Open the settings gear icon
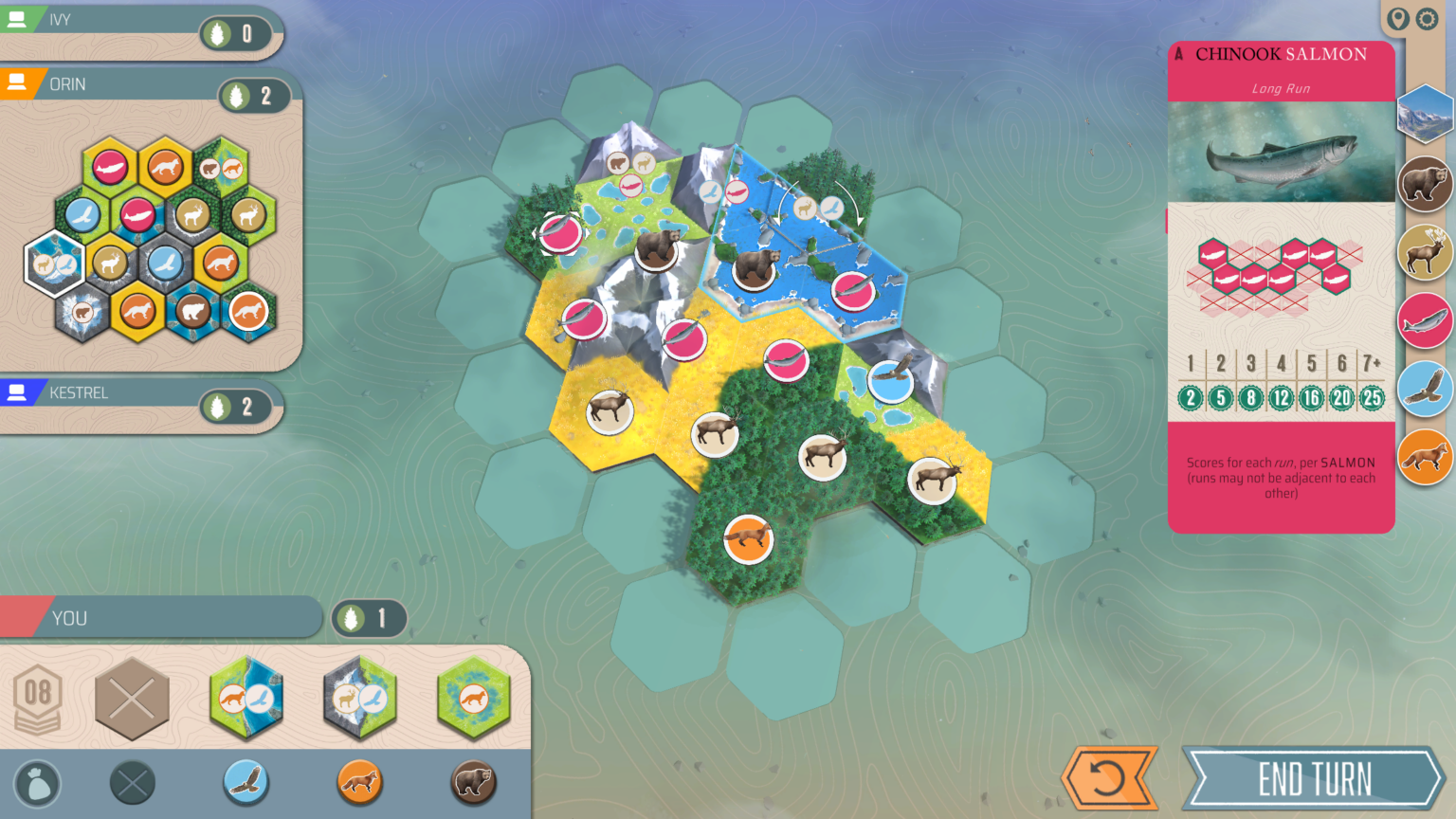 pyautogui.click(x=1428, y=18)
